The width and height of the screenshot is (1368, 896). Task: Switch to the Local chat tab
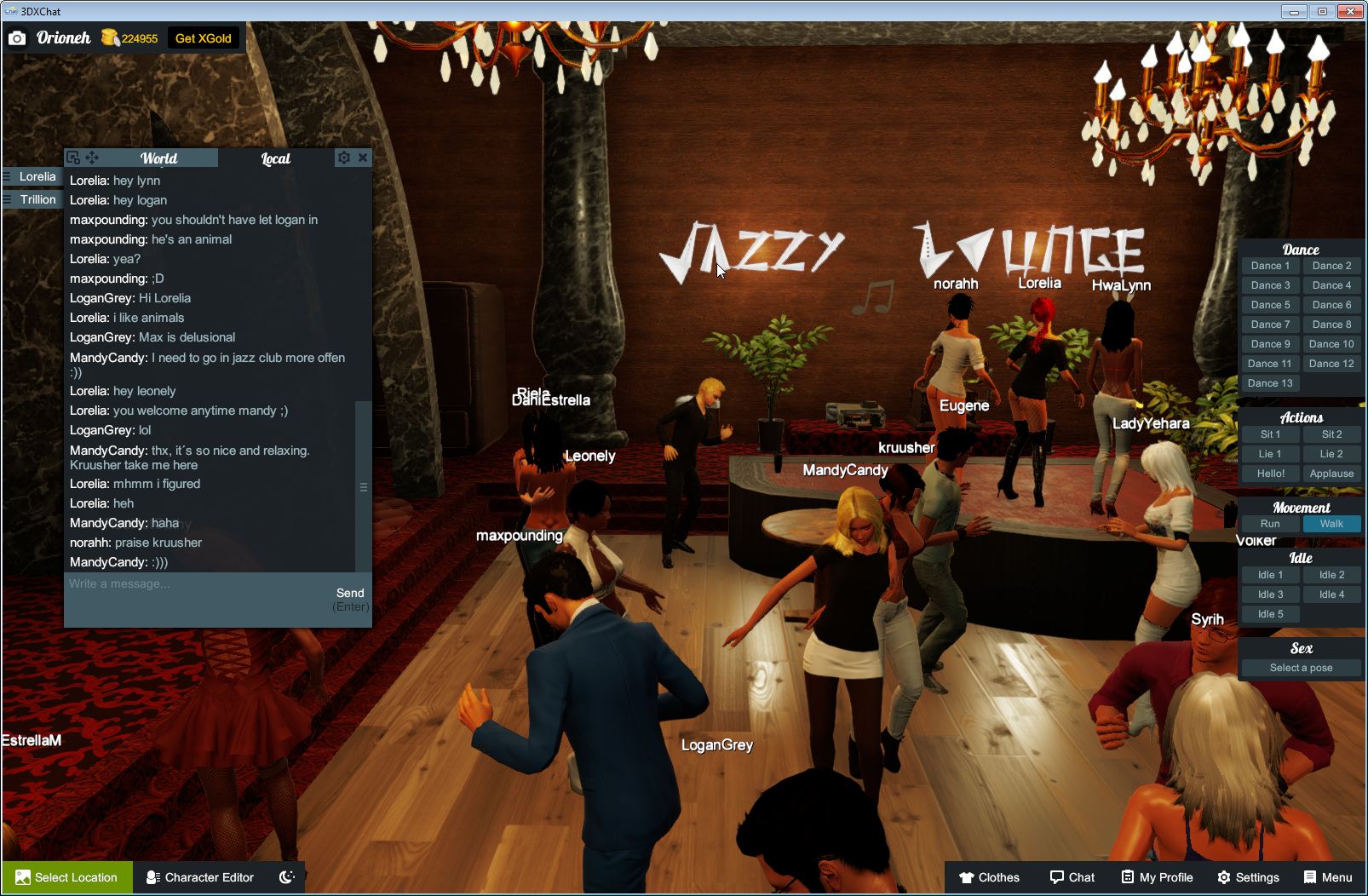coord(274,158)
